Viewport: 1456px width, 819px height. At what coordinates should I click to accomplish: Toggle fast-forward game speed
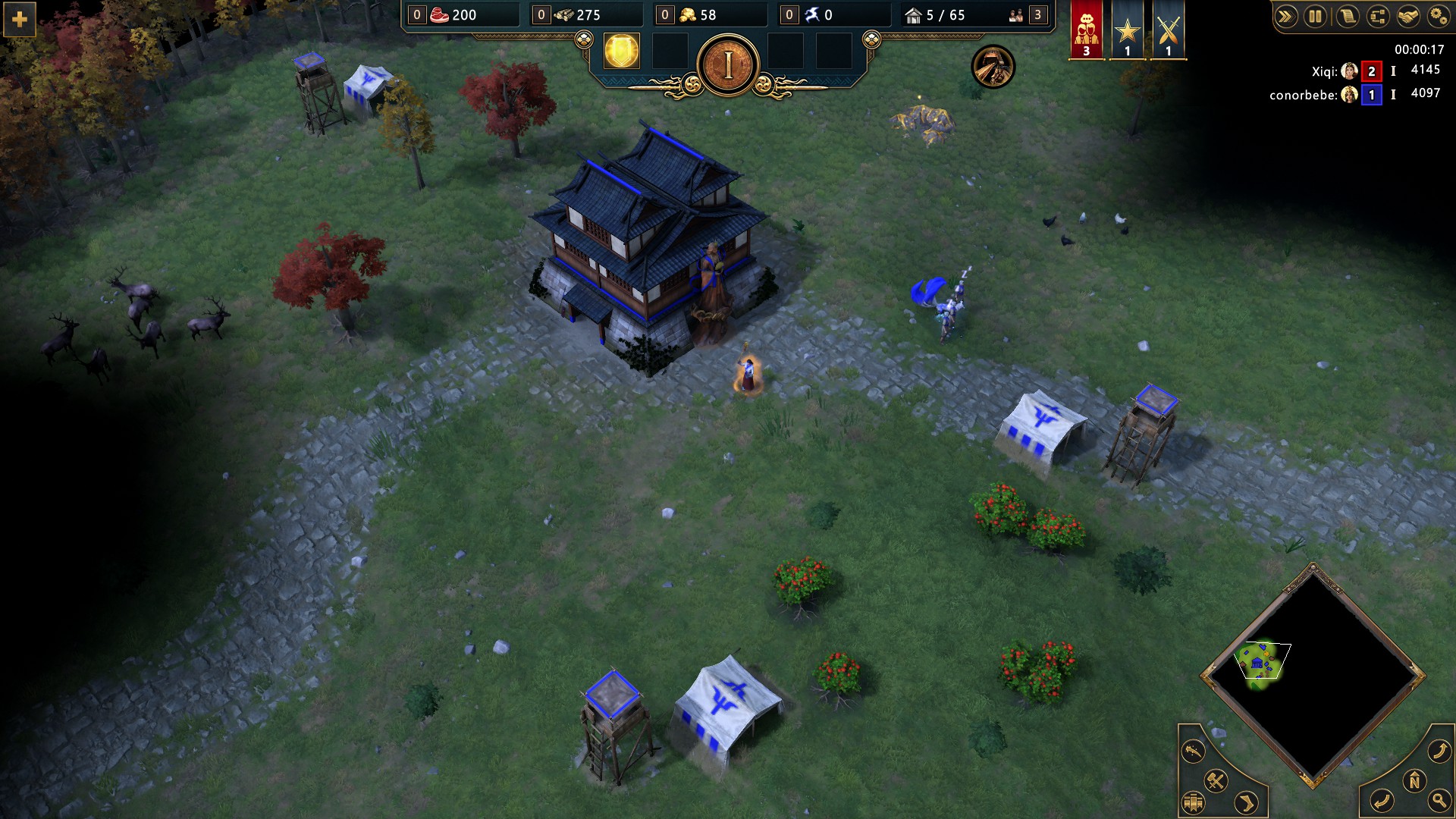click(1285, 17)
